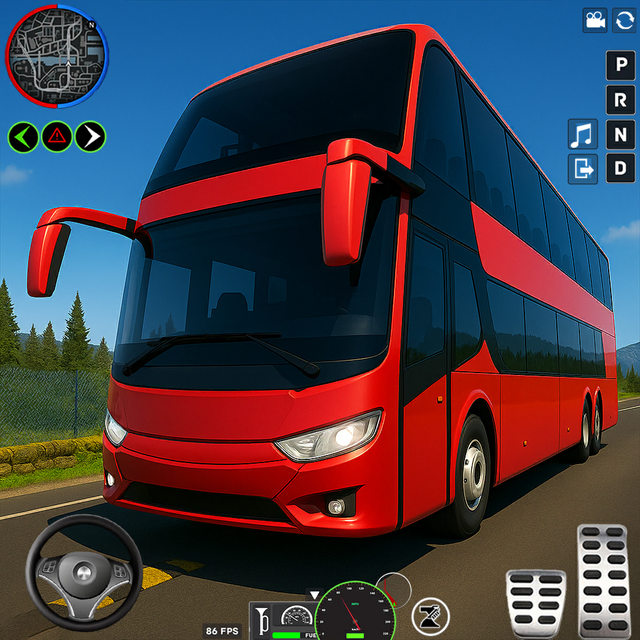The height and width of the screenshot is (640, 640).
Task: Shift gear to D (Drive)
Action: pyautogui.click(x=621, y=167)
